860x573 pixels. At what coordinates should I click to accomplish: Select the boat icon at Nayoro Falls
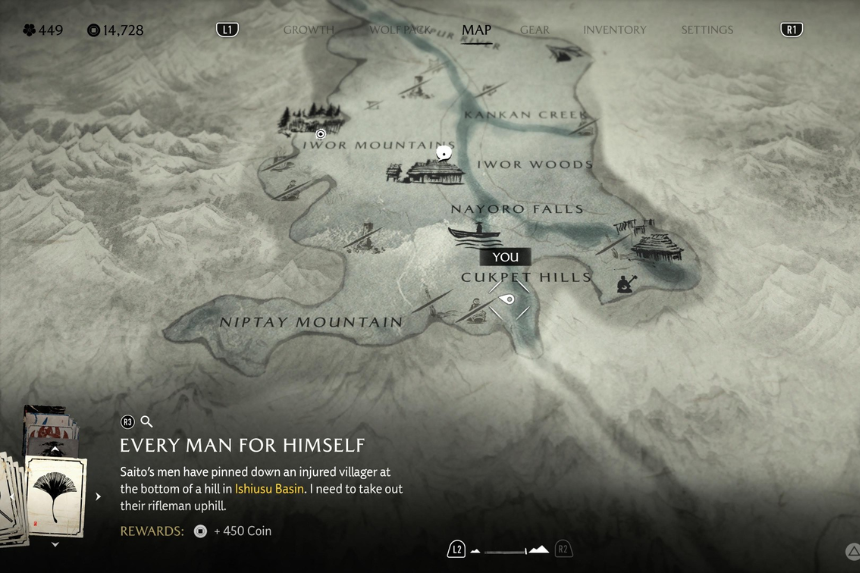474,233
